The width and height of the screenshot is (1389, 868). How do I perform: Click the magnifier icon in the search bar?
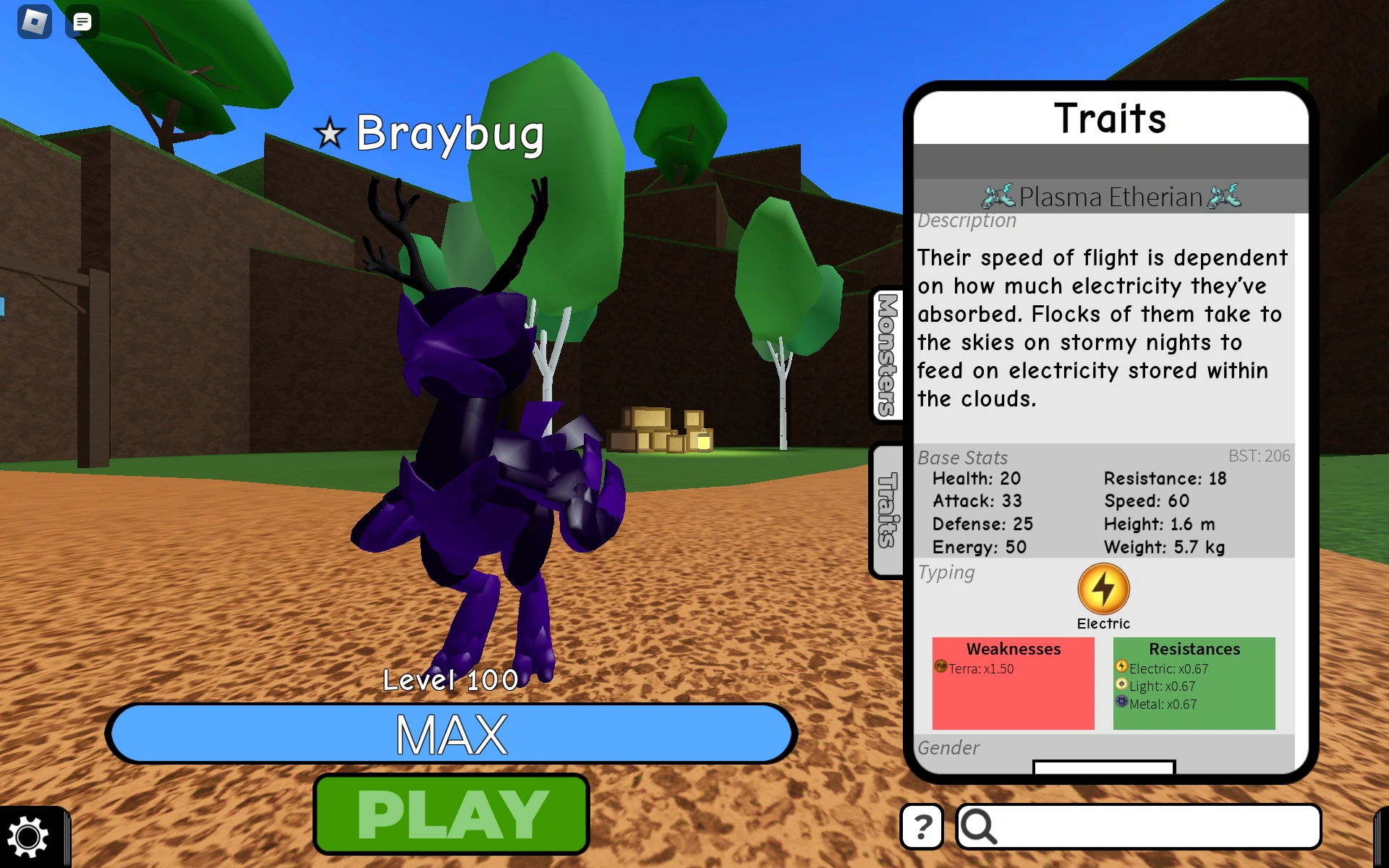pyautogui.click(x=981, y=825)
